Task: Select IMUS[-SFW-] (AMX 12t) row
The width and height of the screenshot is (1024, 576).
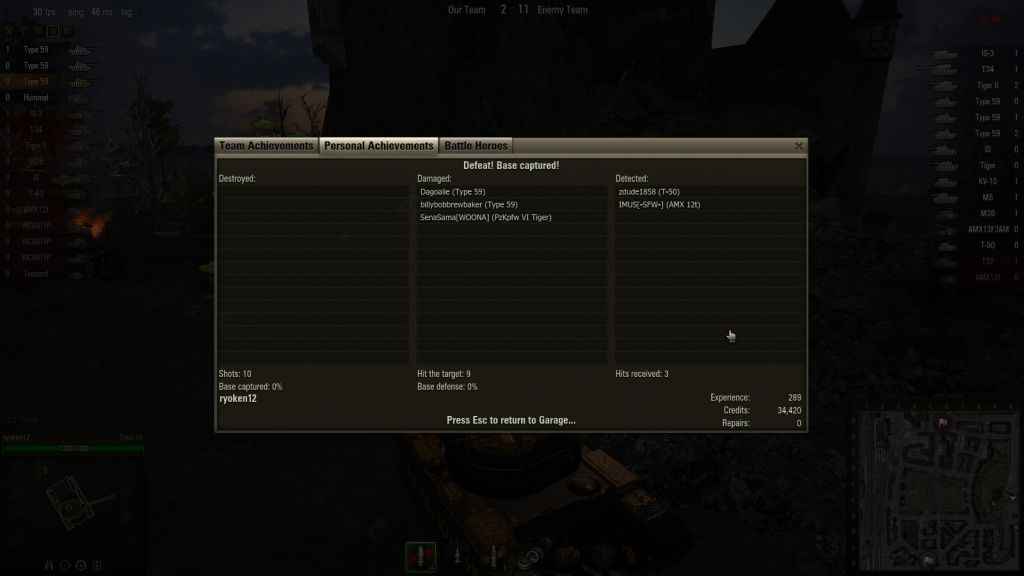Action: click(659, 204)
